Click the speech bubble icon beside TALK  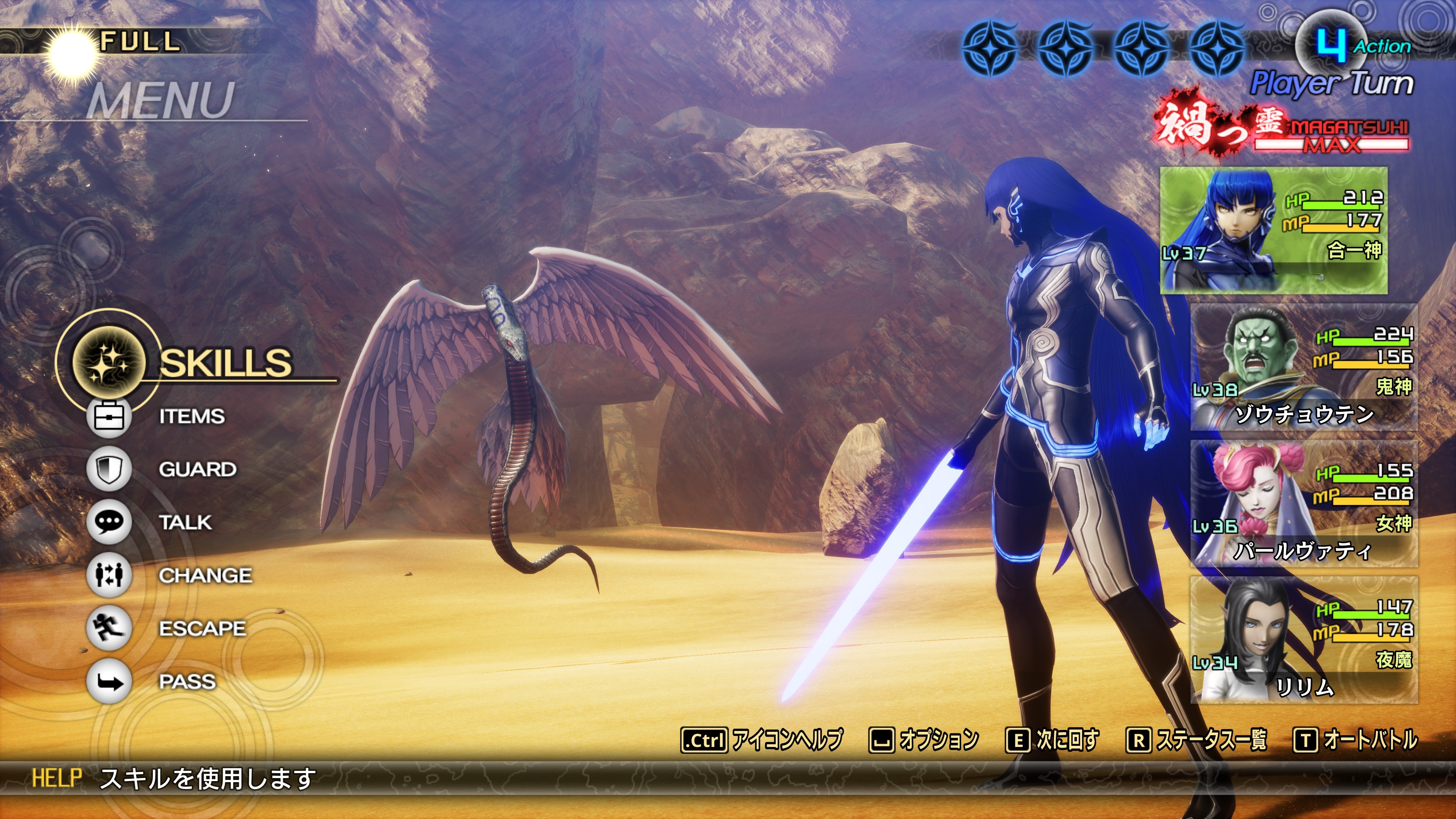coord(109,522)
